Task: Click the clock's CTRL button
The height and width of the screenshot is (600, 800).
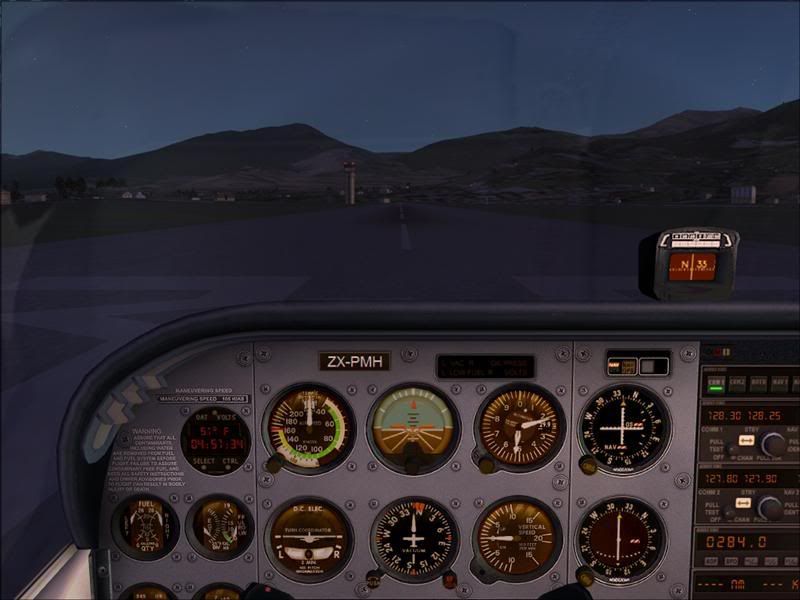Action: (x=233, y=461)
